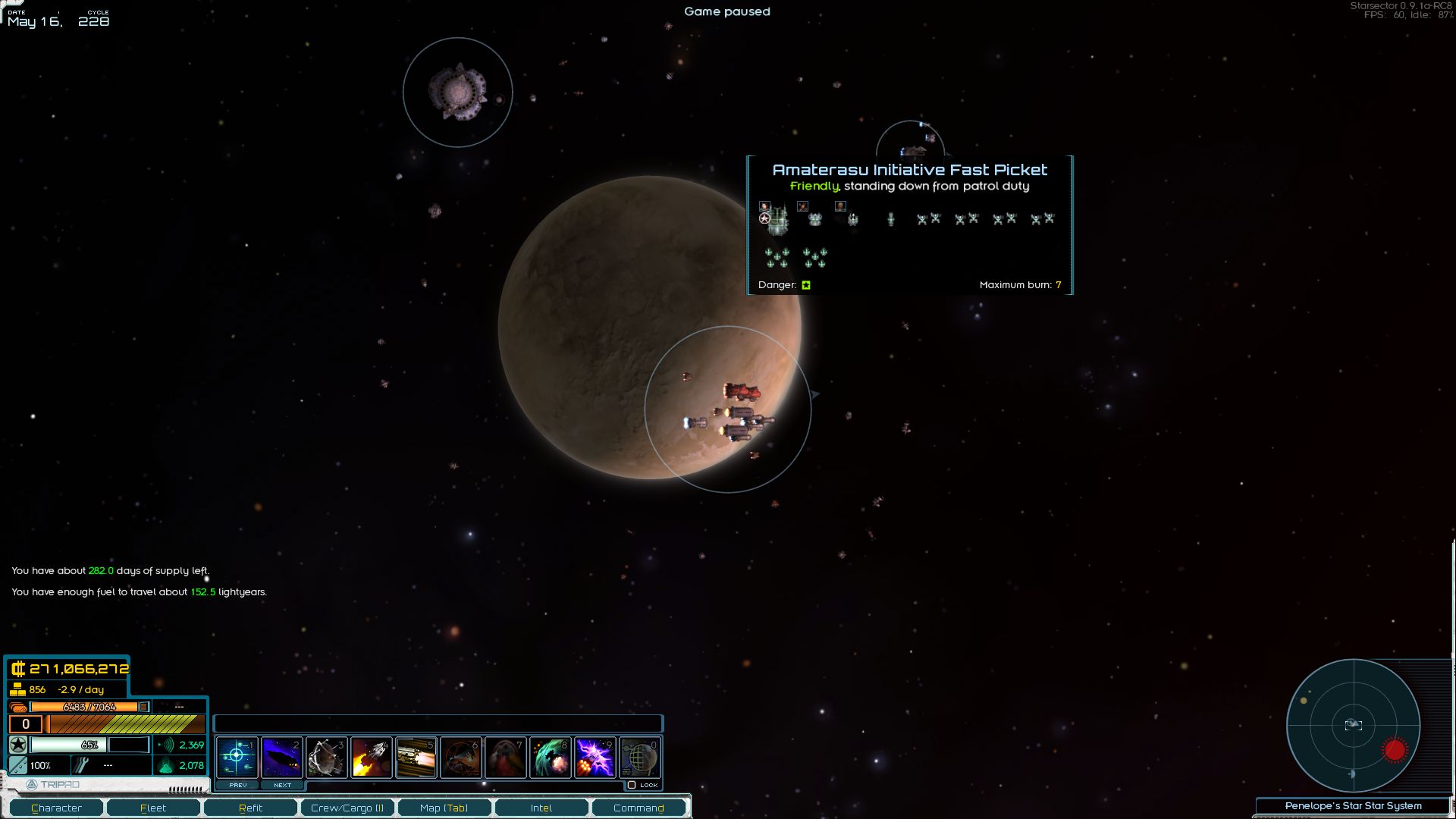The image size is (1456, 819).
Task: Click the Penelope's Star Star System label
Action: 1354,805
